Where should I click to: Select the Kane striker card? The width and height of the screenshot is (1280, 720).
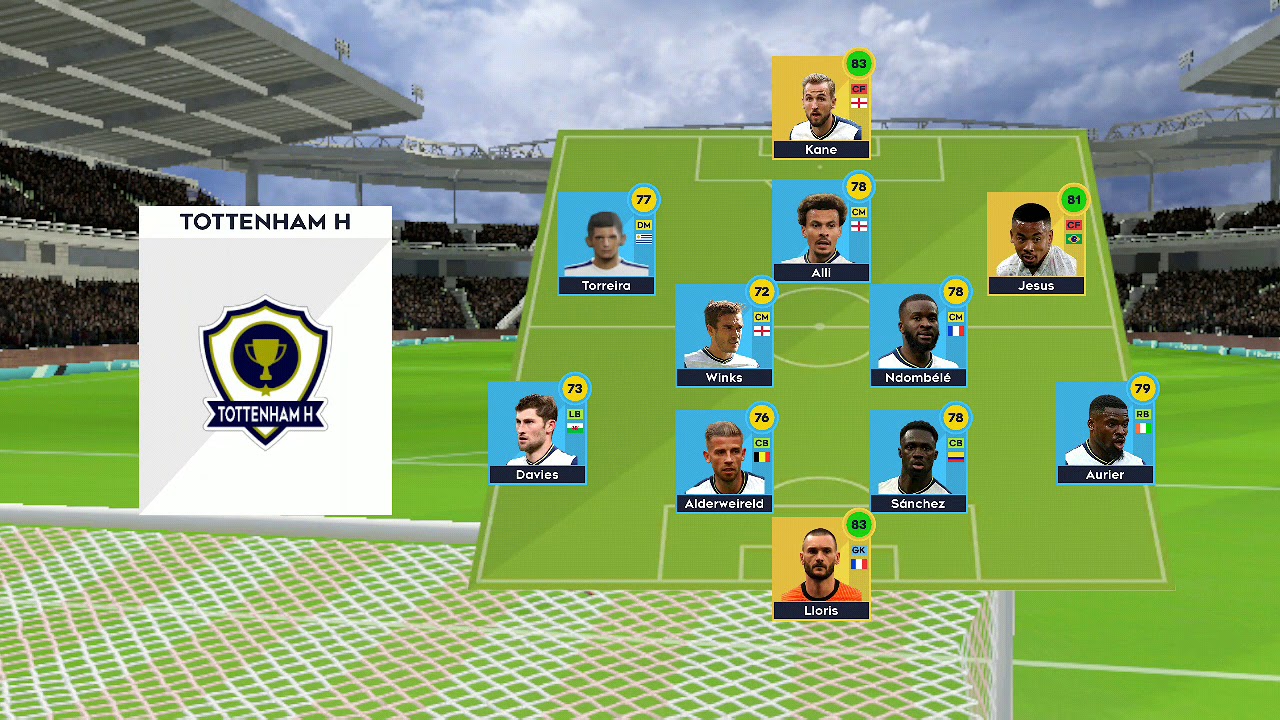820,108
